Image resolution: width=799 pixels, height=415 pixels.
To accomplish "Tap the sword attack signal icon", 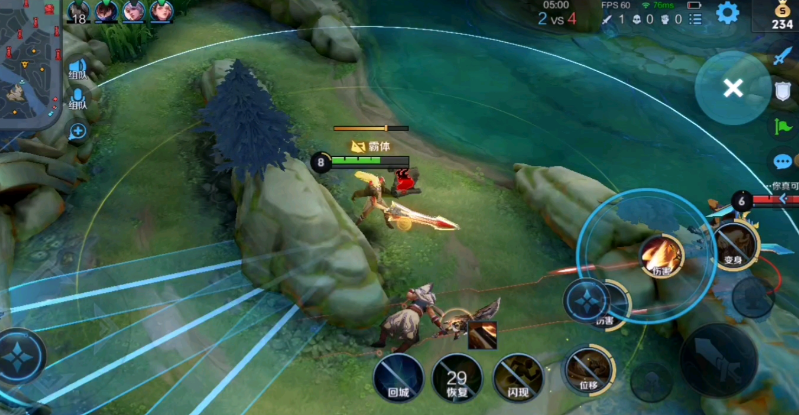I will tap(783, 56).
